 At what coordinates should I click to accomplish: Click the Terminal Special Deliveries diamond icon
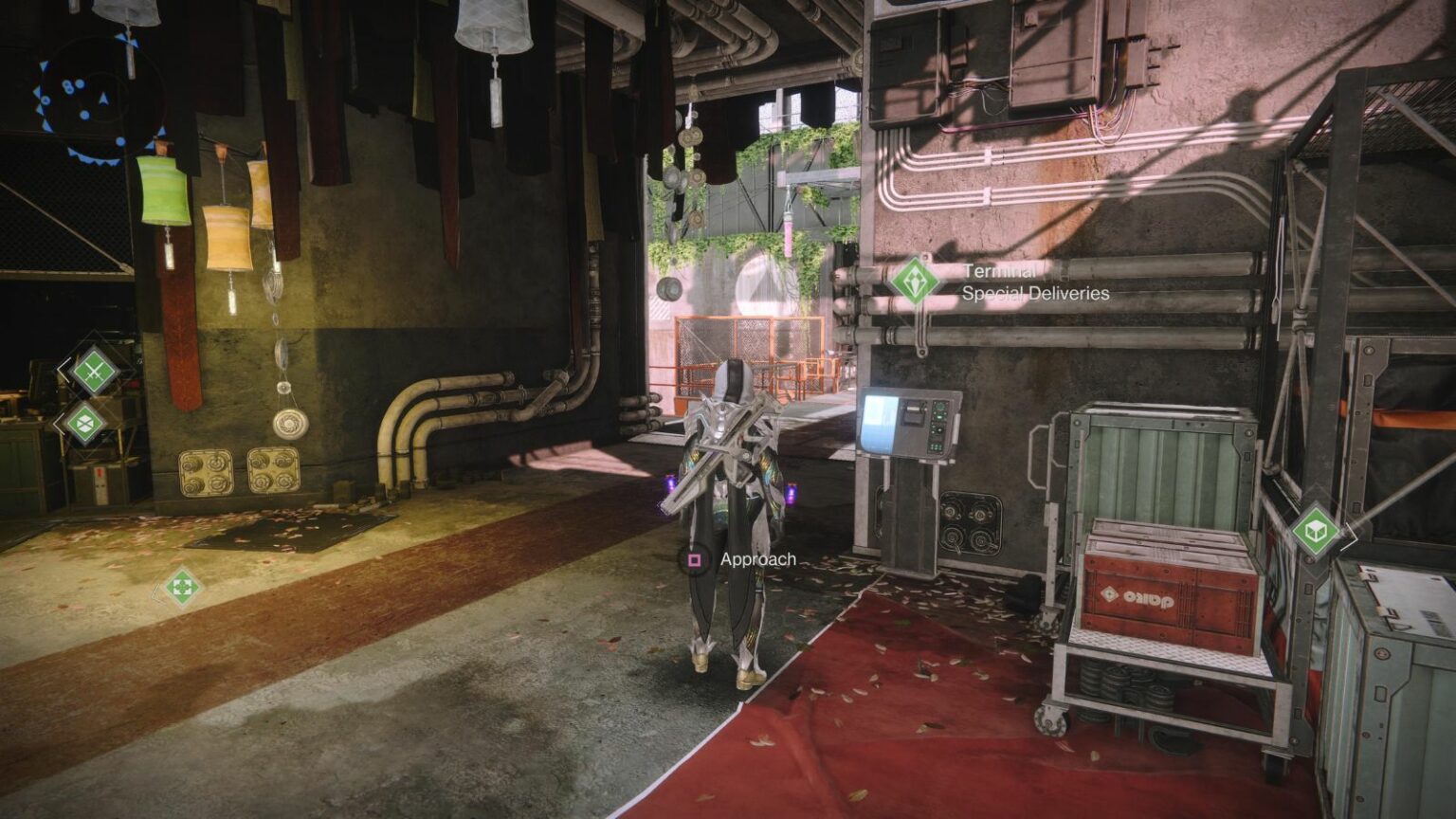point(915,282)
